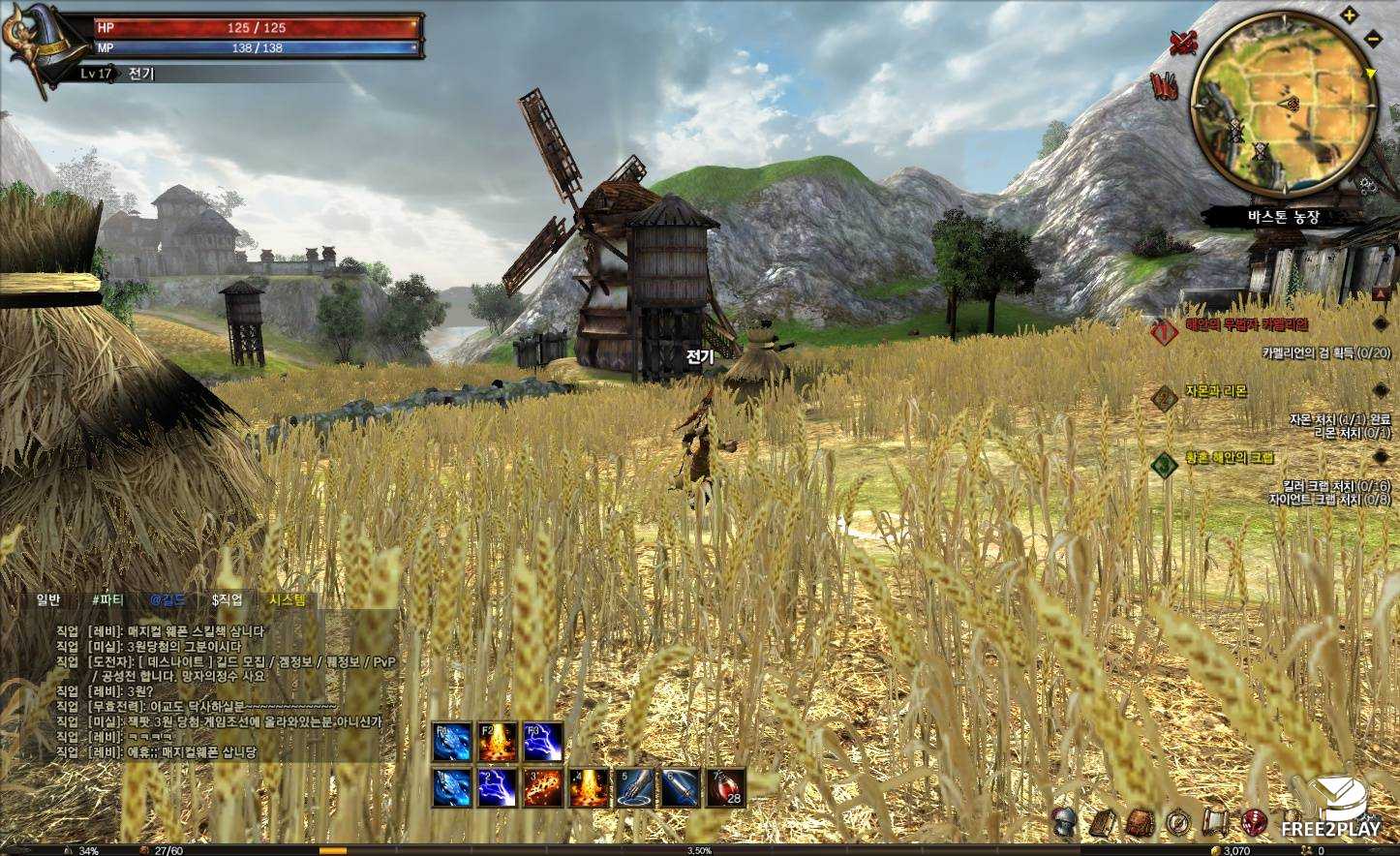Switch to the 일반 chat tab
The image size is (1400, 856).
point(48,599)
